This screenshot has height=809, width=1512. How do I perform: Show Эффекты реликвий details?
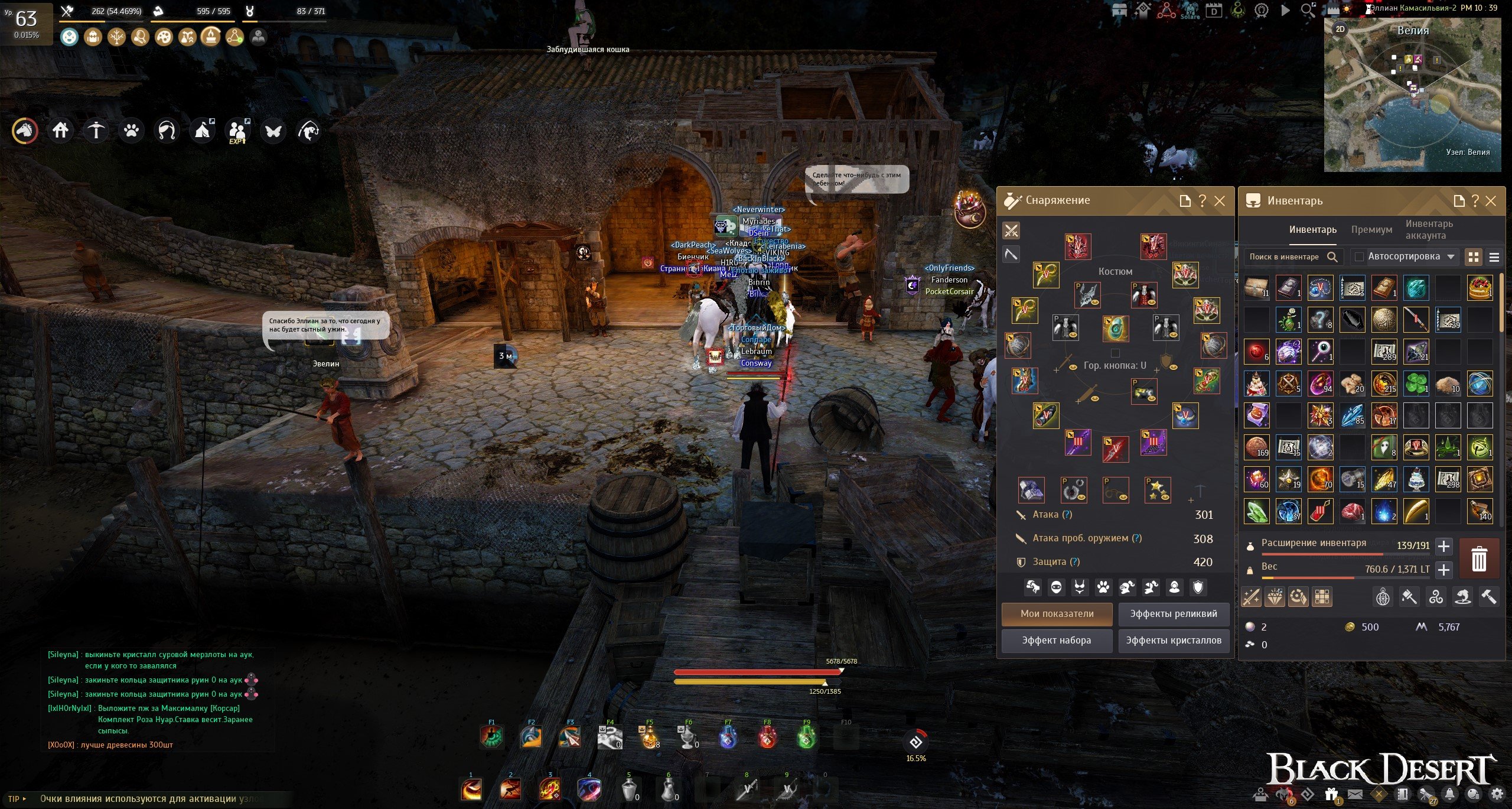tap(1174, 613)
